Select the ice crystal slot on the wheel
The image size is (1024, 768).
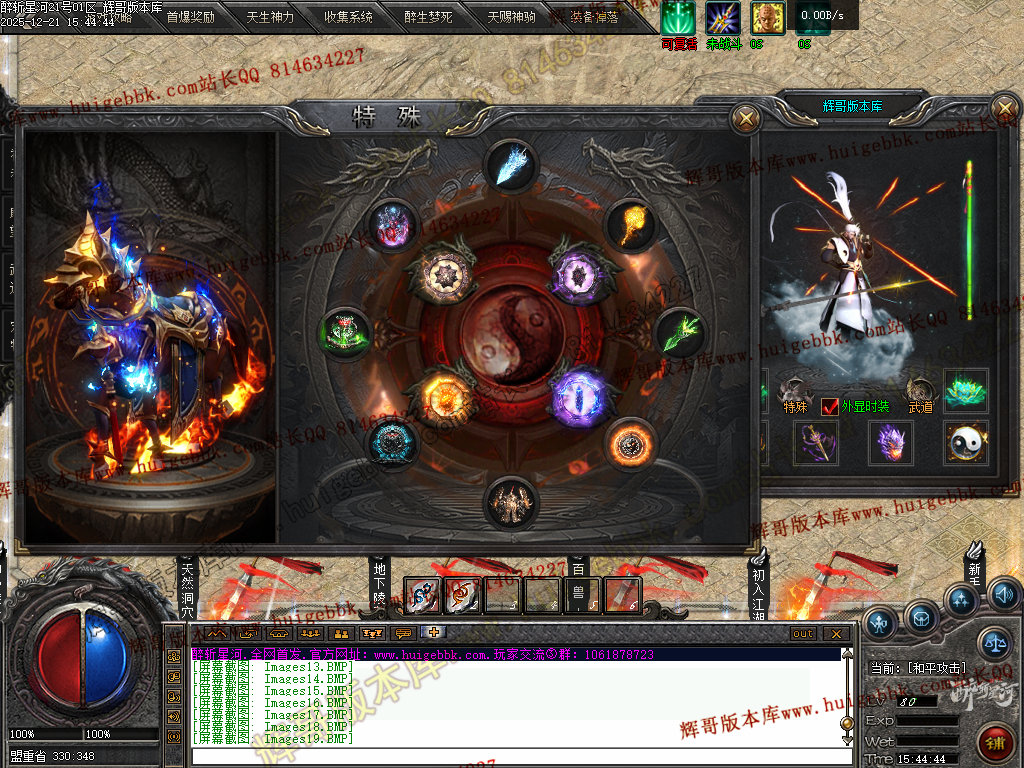(511, 166)
